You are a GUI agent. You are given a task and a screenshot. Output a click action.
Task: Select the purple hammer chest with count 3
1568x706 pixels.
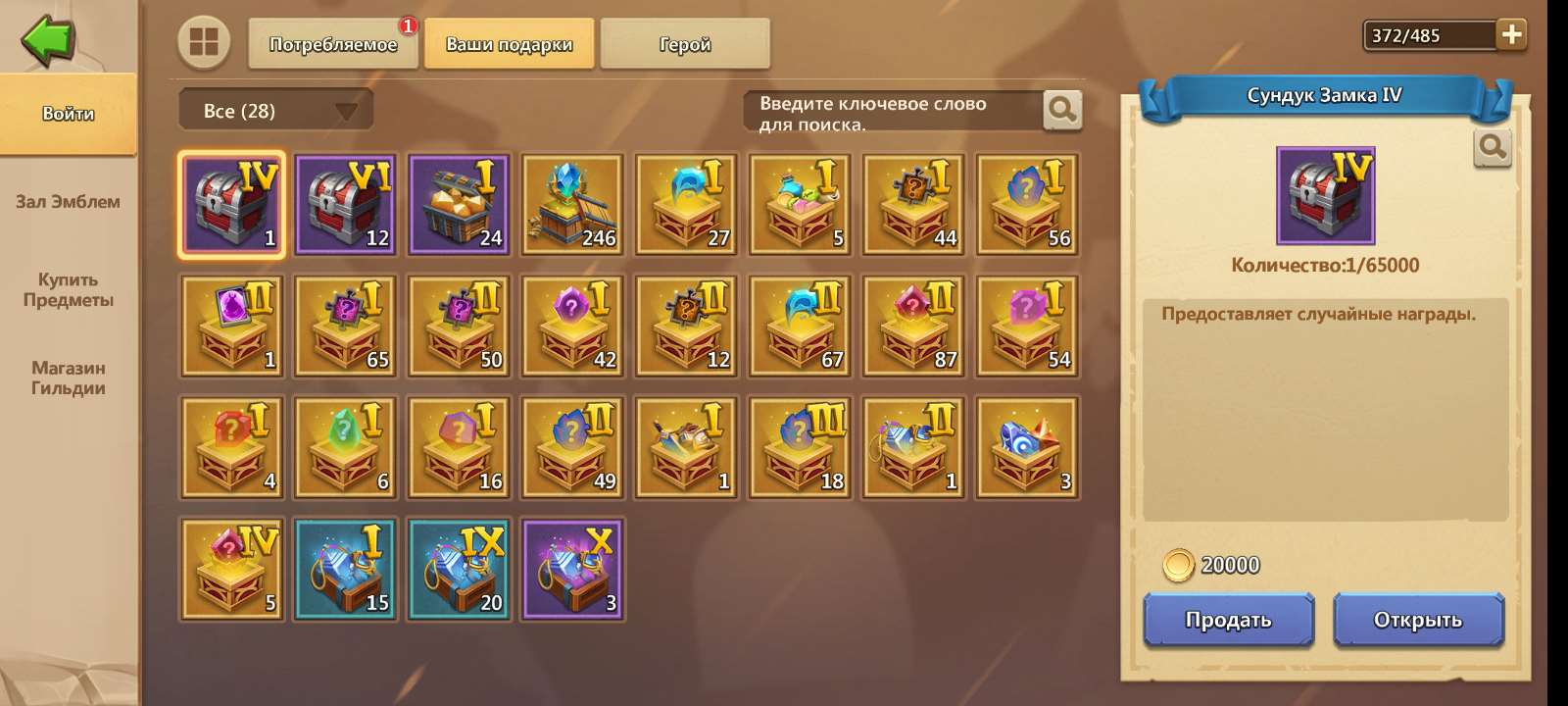coord(571,570)
